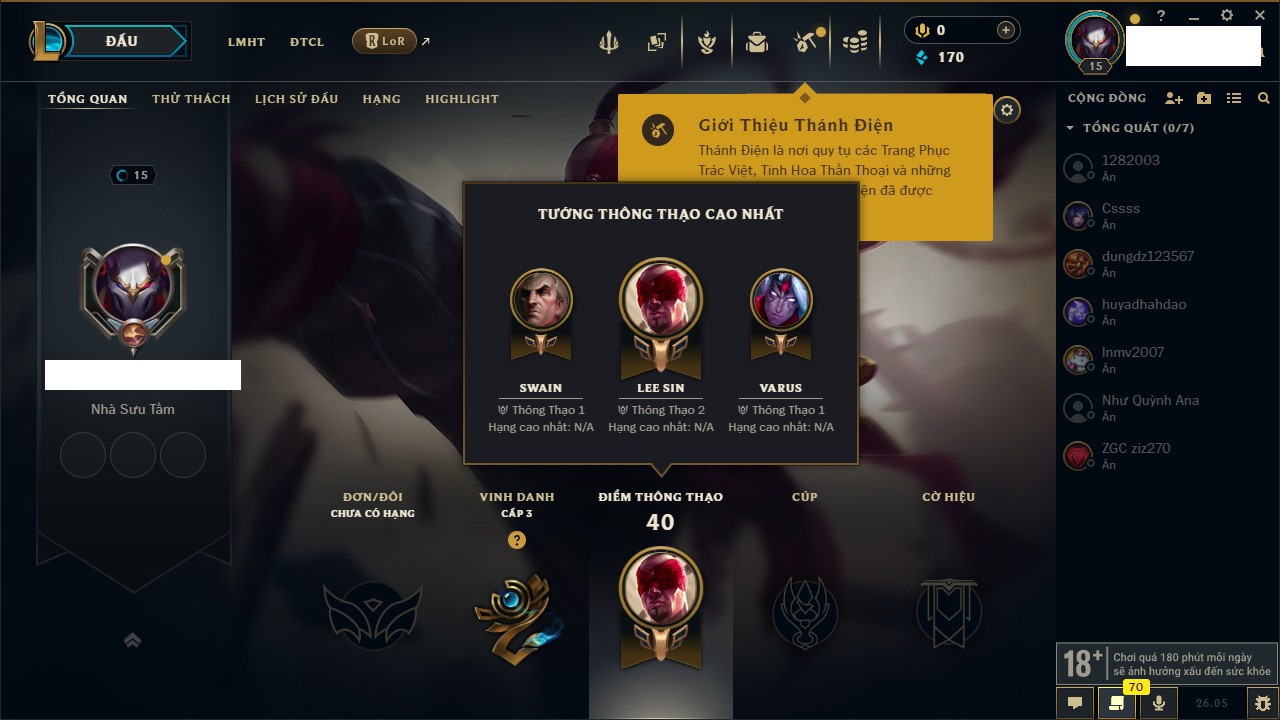Open the store coins icon

click(854, 42)
